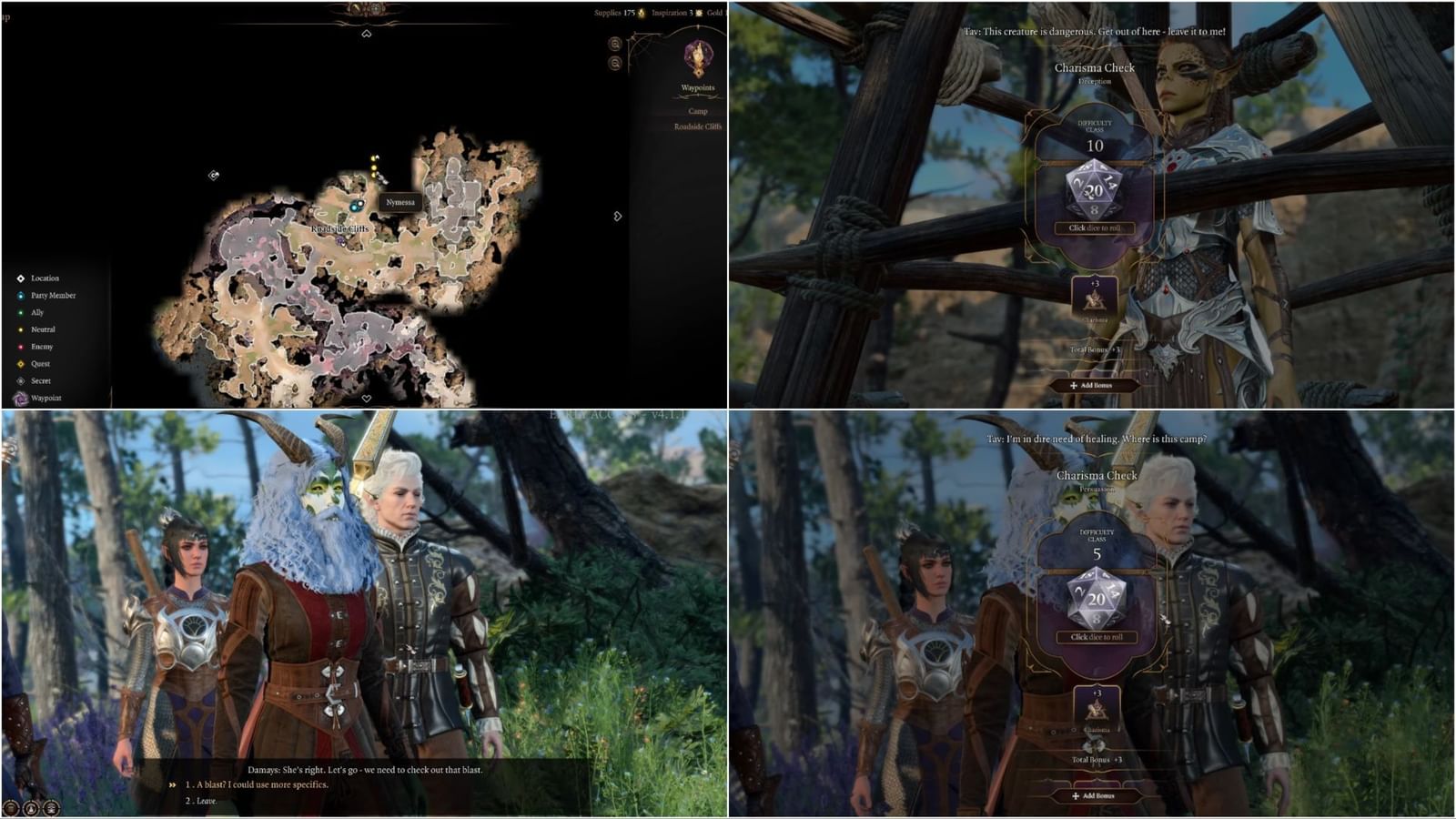Click the Quest marker icon in legend

[x=20, y=364]
